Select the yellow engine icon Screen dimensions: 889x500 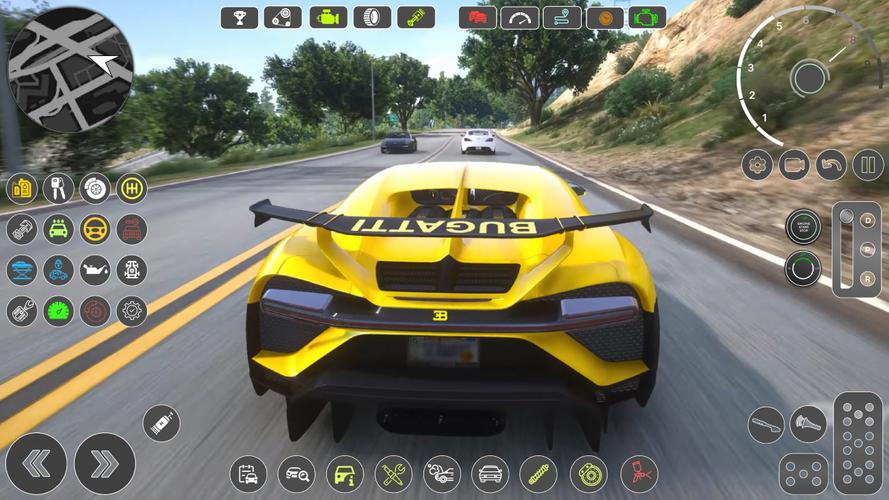[x=327, y=17]
